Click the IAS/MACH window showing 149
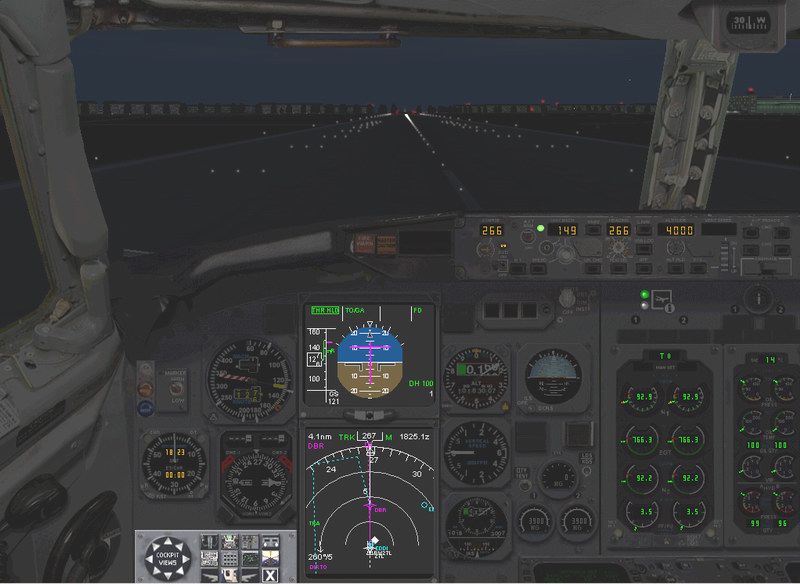800x584 pixels. [x=567, y=230]
